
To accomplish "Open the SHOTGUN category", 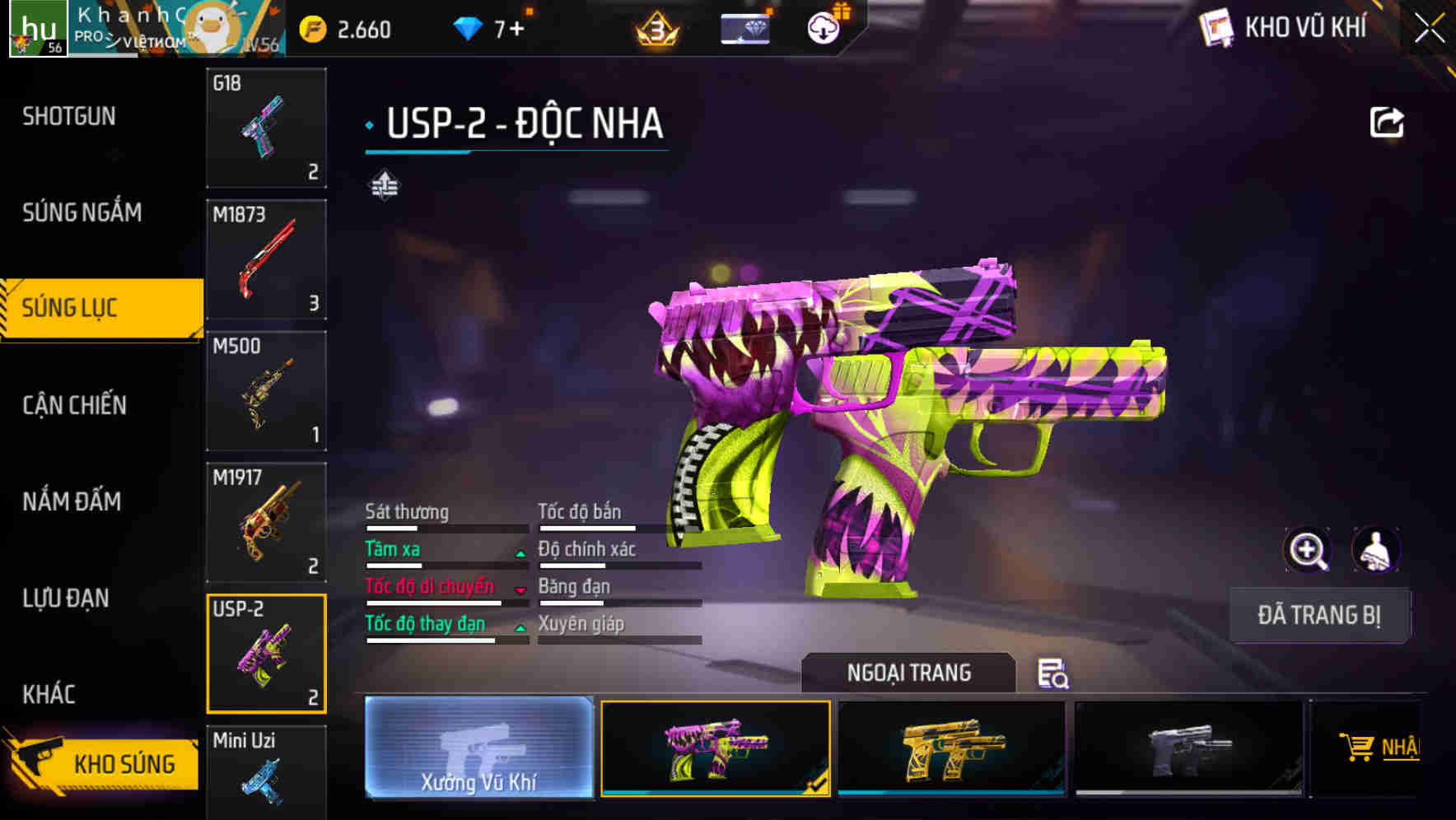I will point(68,116).
